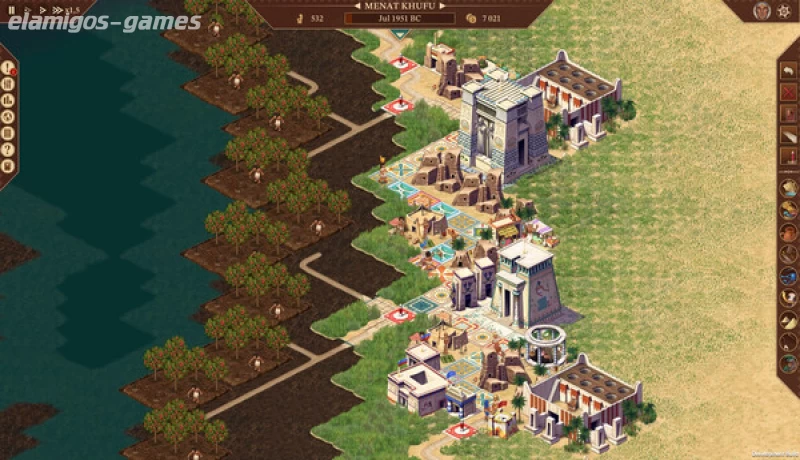Click the pharaoh portrait icon
The image size is (800, 460).
pos(762,10)
